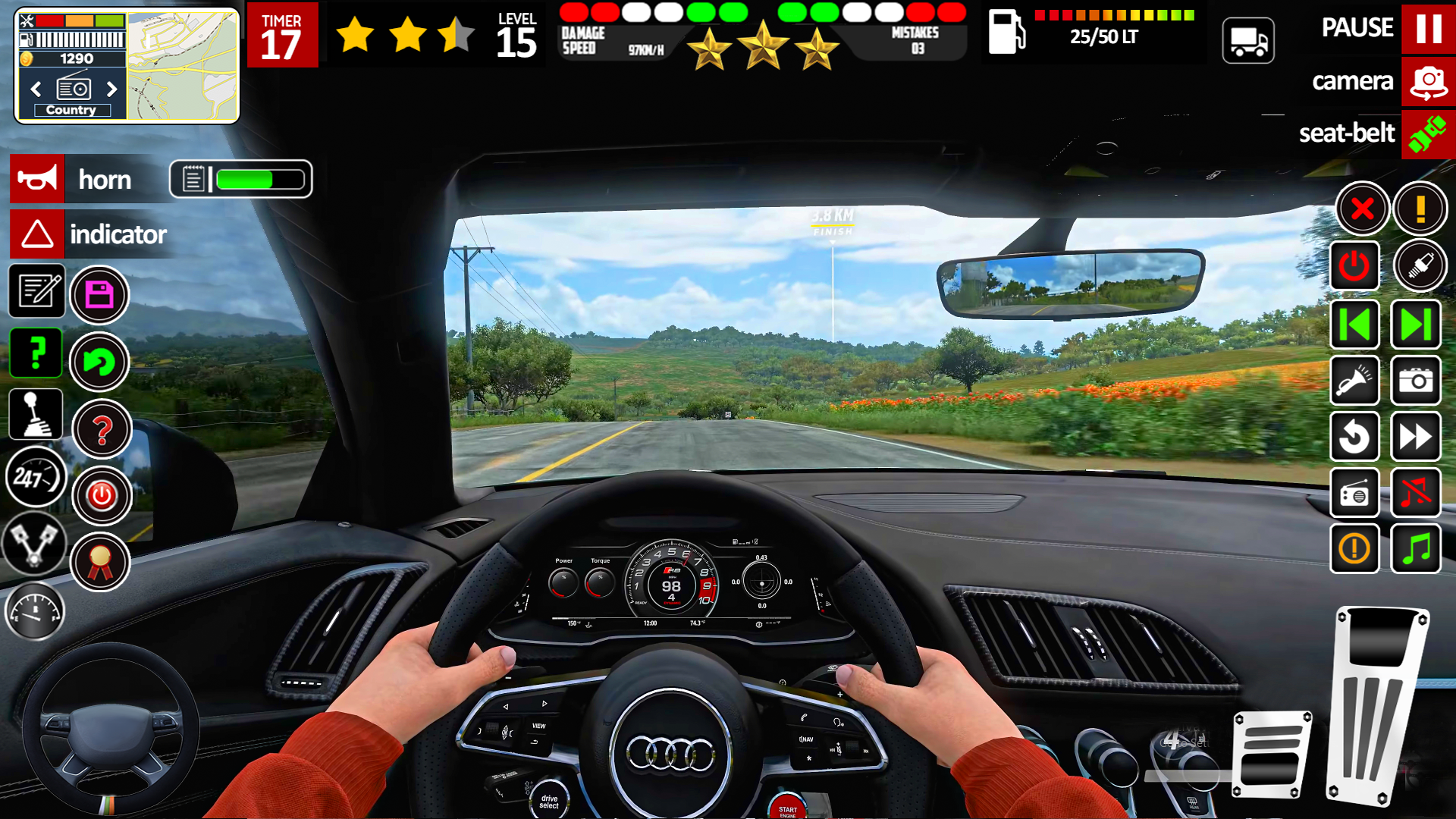Go back to the previous track
Screen dimensions: 1456x819
point(1354,325)
